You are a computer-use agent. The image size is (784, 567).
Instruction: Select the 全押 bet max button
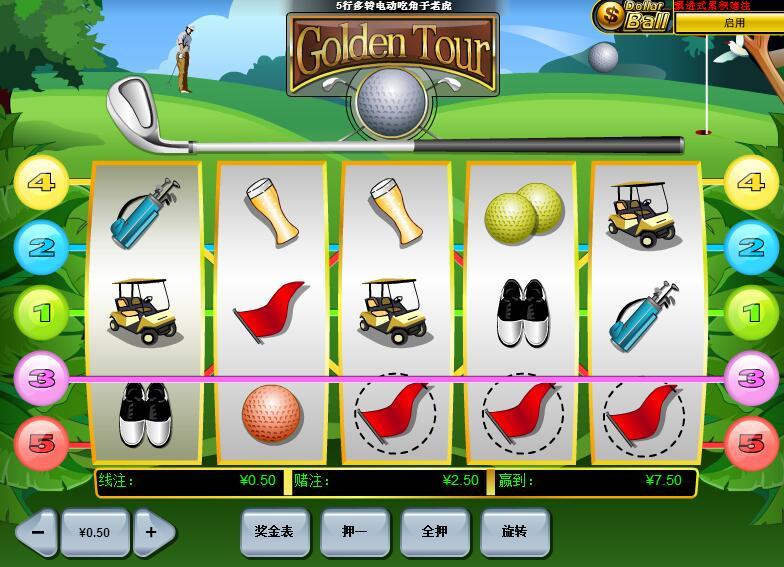pos(435,532)
